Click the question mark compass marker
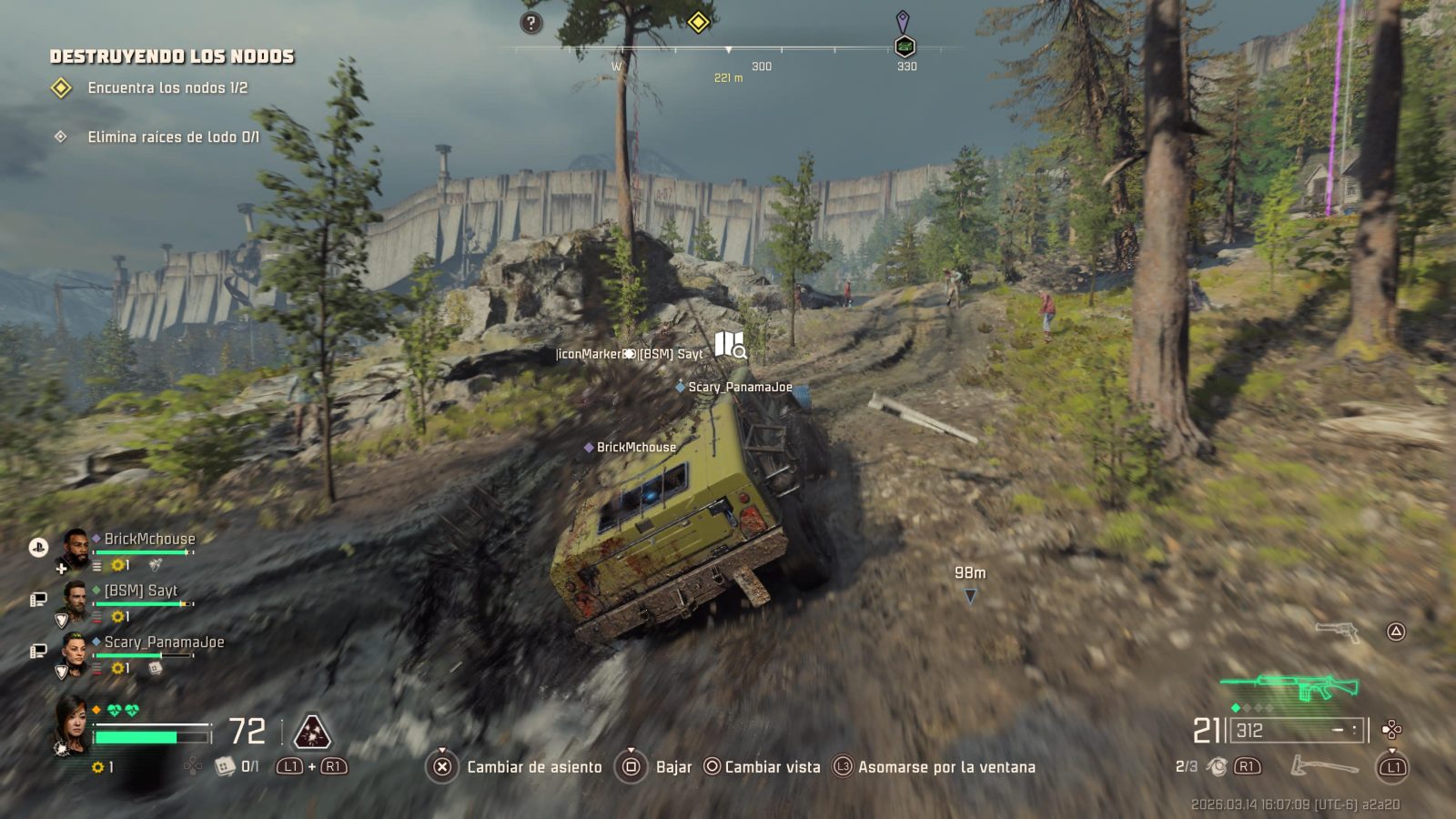The width and height of the screenshot is (1456, 819). [x=531, y=23]
